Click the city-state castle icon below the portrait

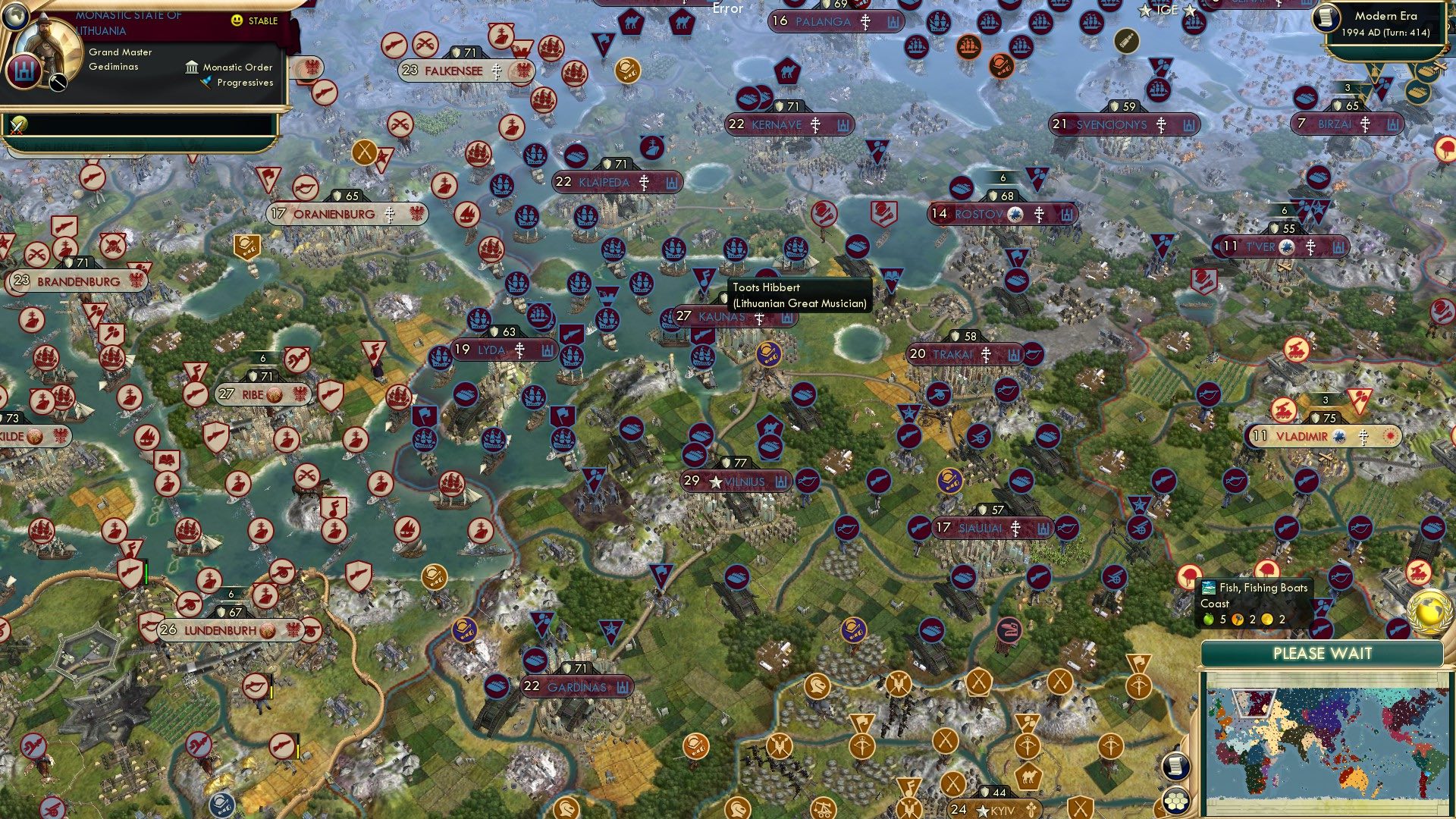[25, 70]
